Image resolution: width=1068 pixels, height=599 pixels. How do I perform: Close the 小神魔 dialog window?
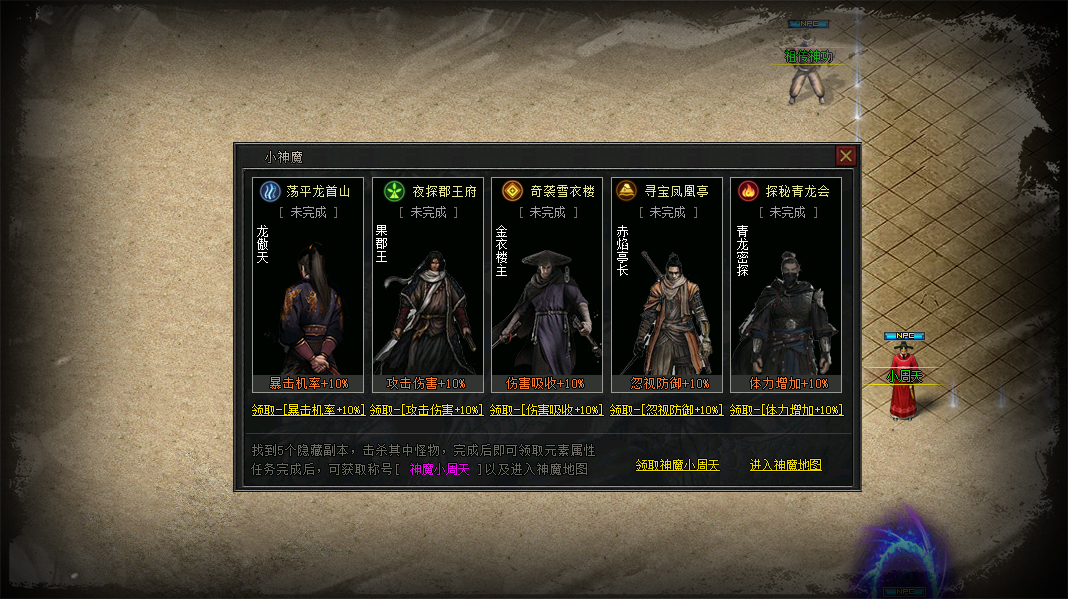point(846,156)
